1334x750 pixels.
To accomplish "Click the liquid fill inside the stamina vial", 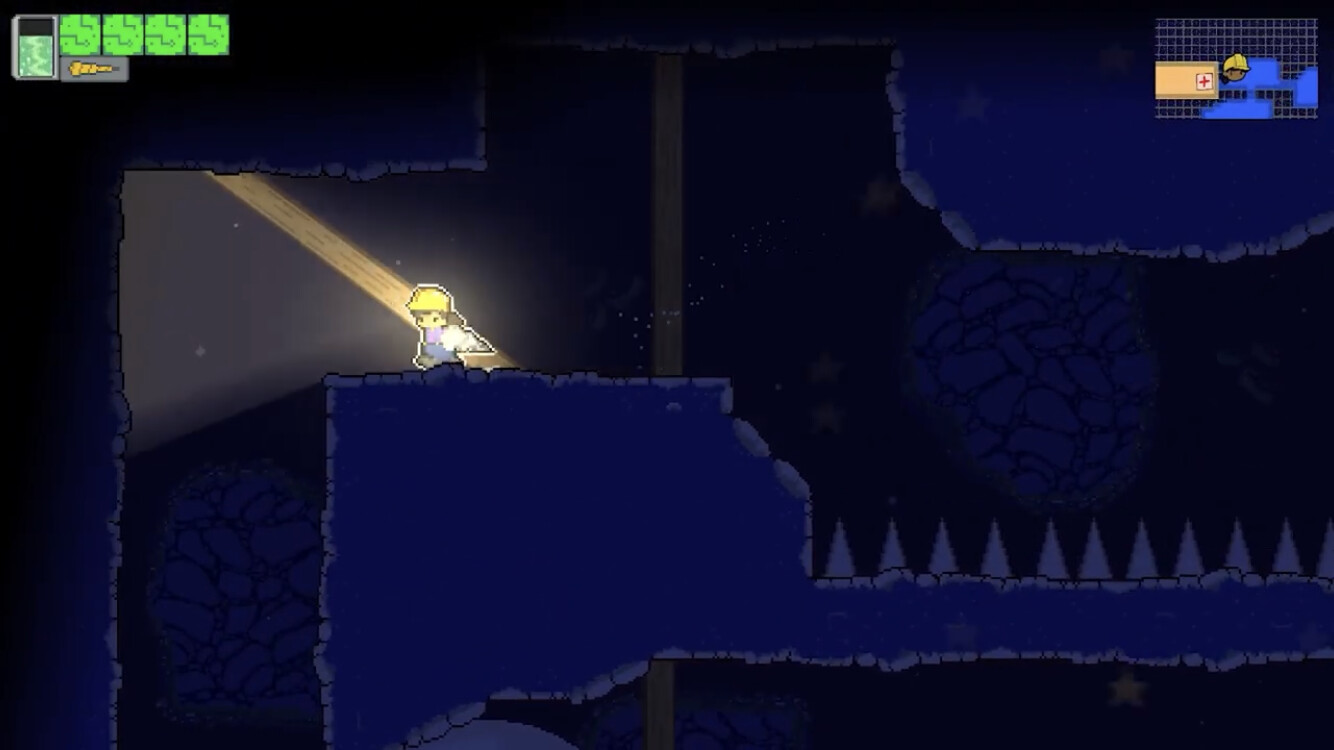I will coord(35,55).
